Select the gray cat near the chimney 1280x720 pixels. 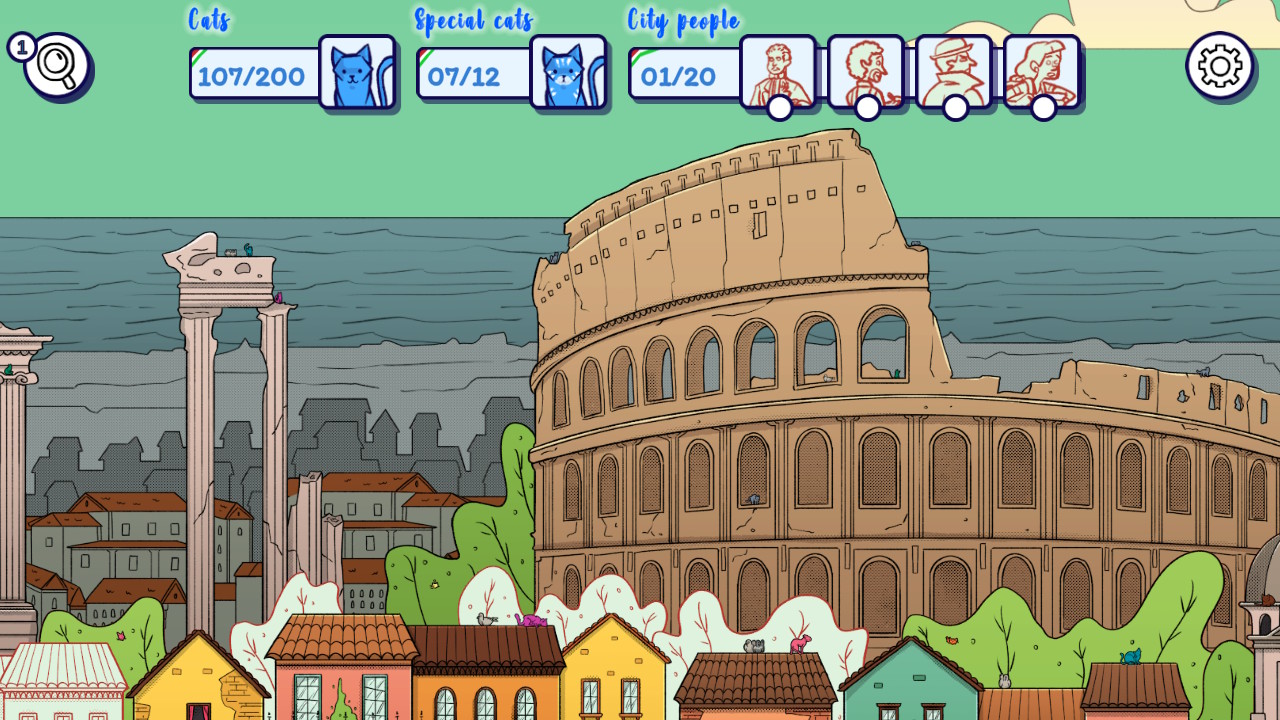point(754,645)
